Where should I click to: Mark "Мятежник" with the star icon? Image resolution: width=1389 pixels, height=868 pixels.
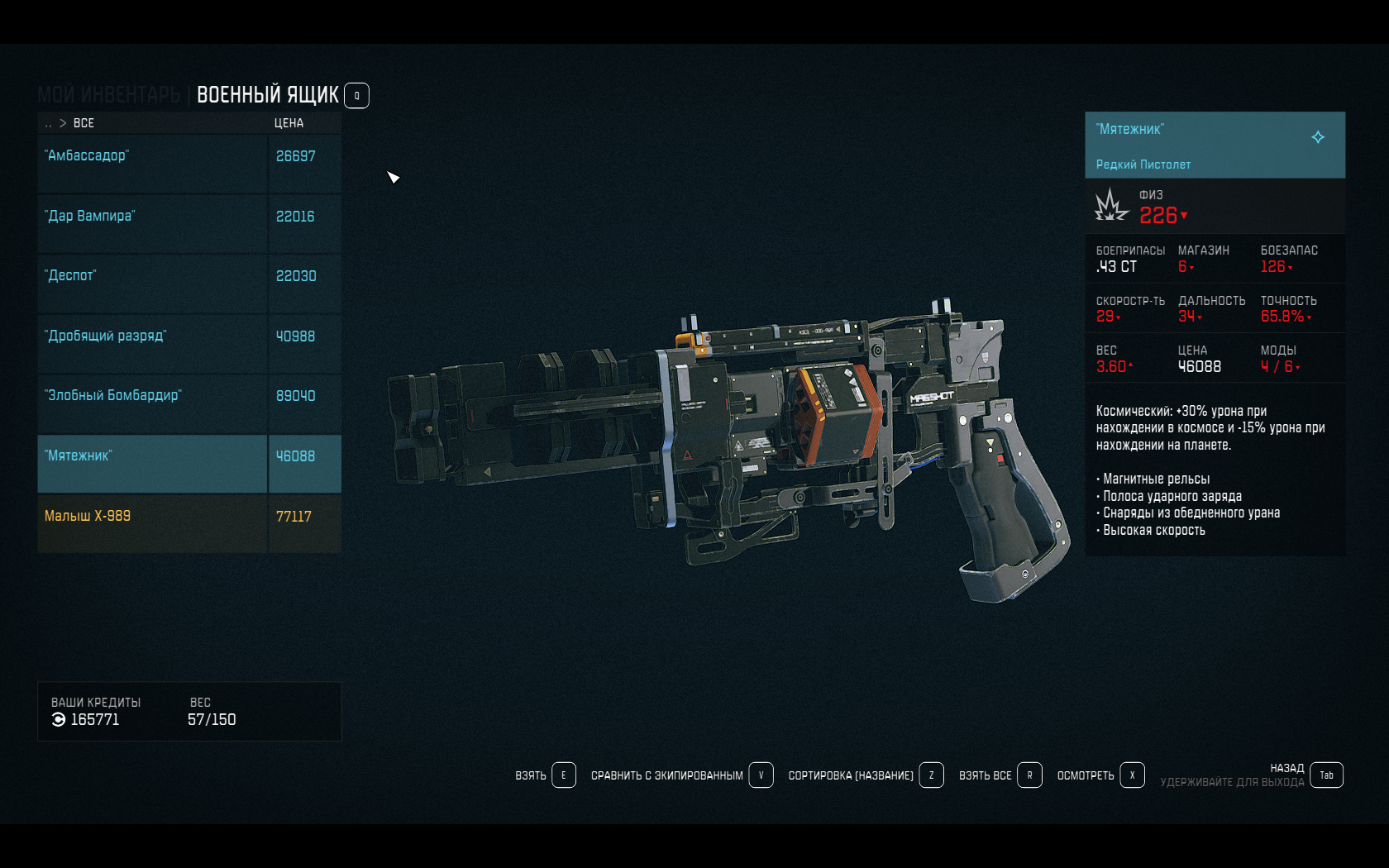point(1318,137)
